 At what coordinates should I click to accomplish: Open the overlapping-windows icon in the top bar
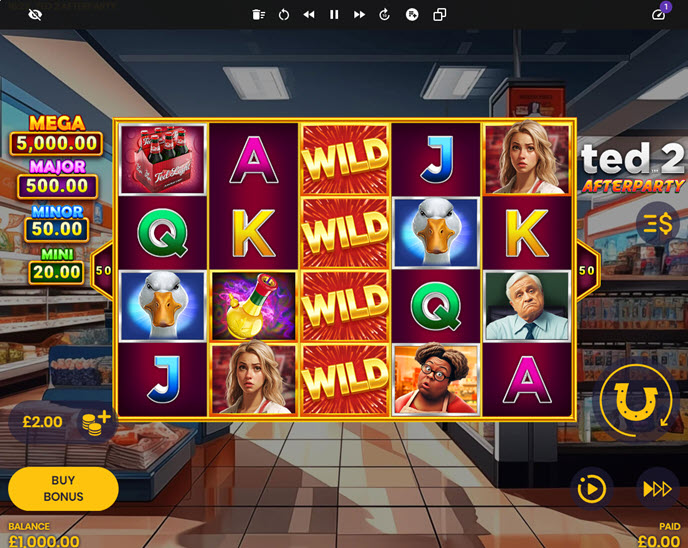pyautogui.click(x=440, y=15)
